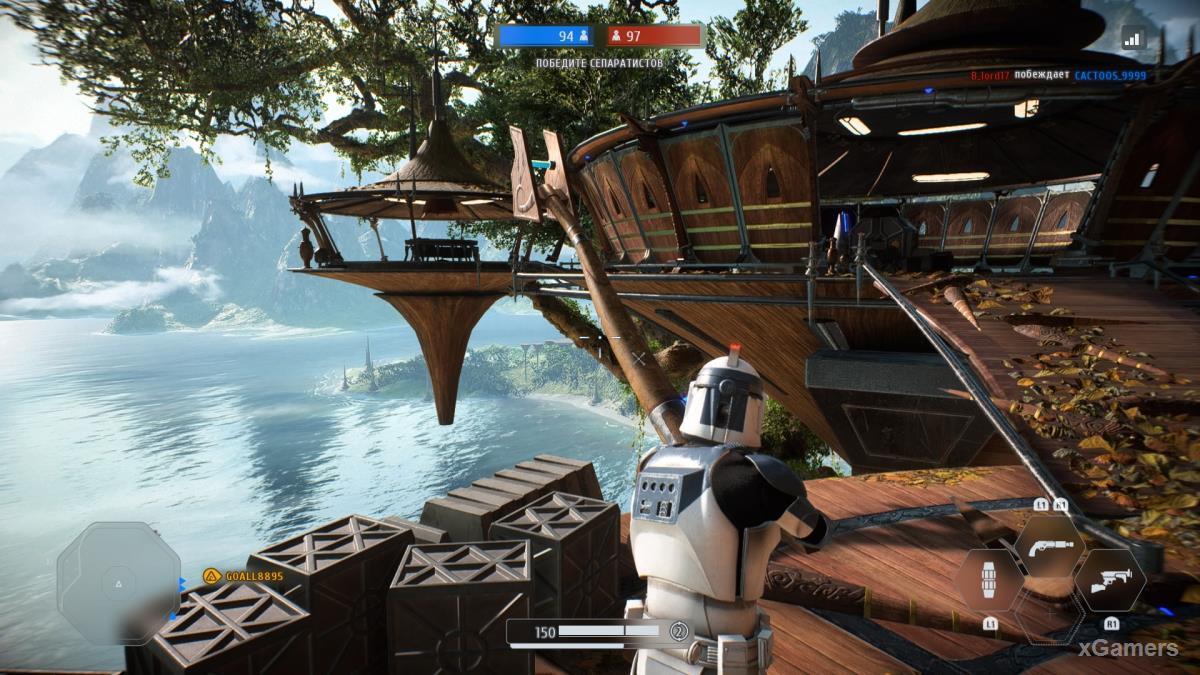Viewport: 1200px width, 675px height.
Task: Click the GOALL8895 squad member tag
Action: click(243, 575)
